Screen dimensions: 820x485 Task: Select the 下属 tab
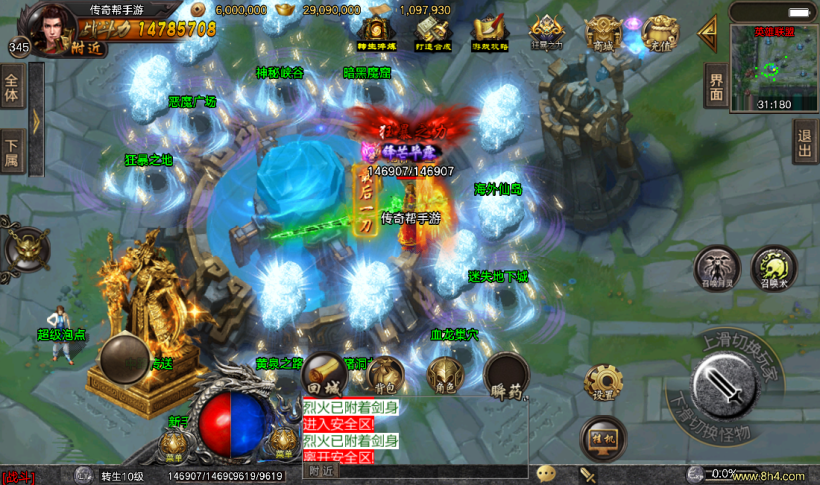click(x=12, y=152)
